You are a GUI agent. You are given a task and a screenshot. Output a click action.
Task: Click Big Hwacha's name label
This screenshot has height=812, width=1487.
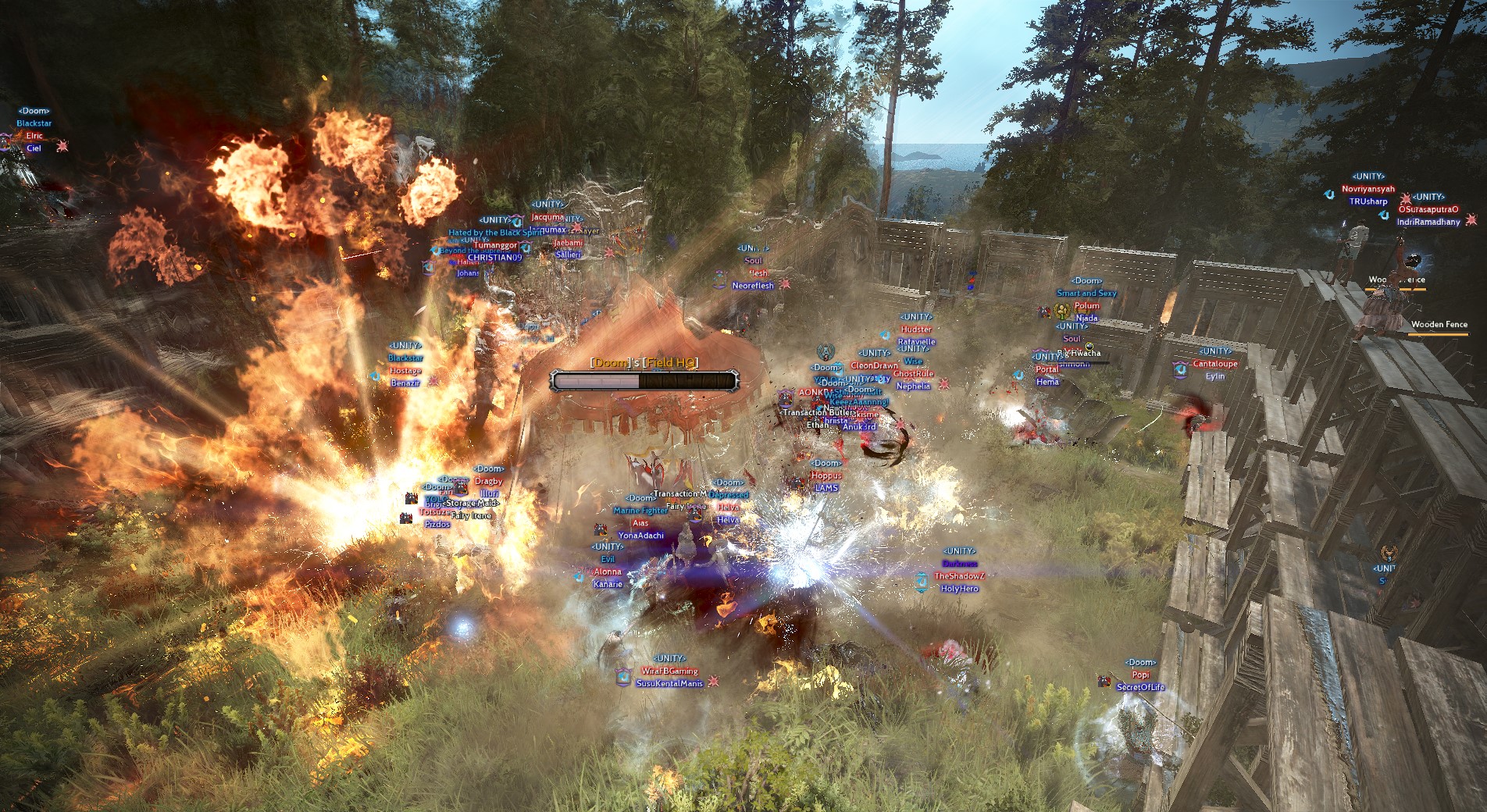click(1079, 353)
